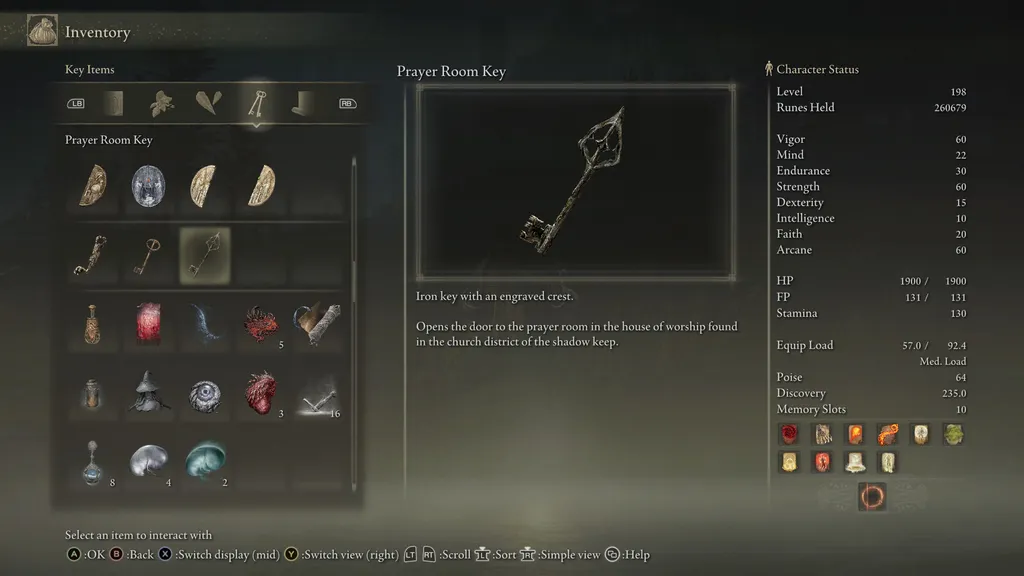This screenshot has width=1024, height=576.
Task: Select the red heart item with count 3
Action: pyautogui.click(x=262, y=393)
